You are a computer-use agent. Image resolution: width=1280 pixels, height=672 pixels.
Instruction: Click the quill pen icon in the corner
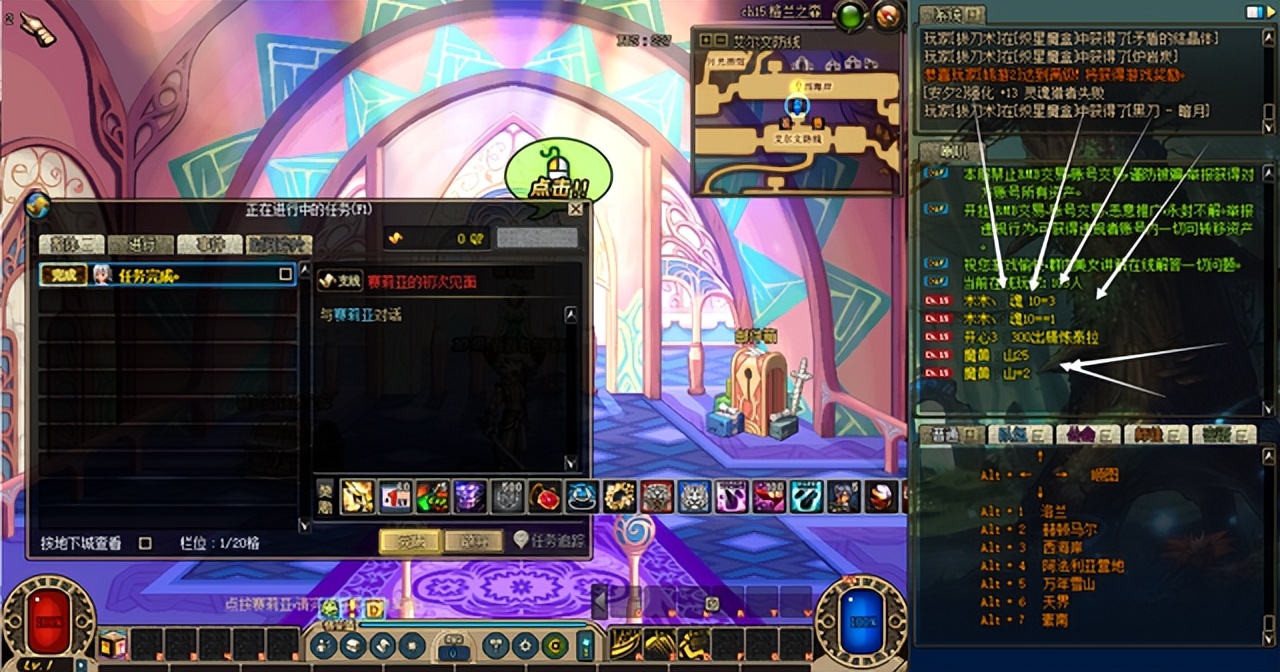click(x=37, y=30)
